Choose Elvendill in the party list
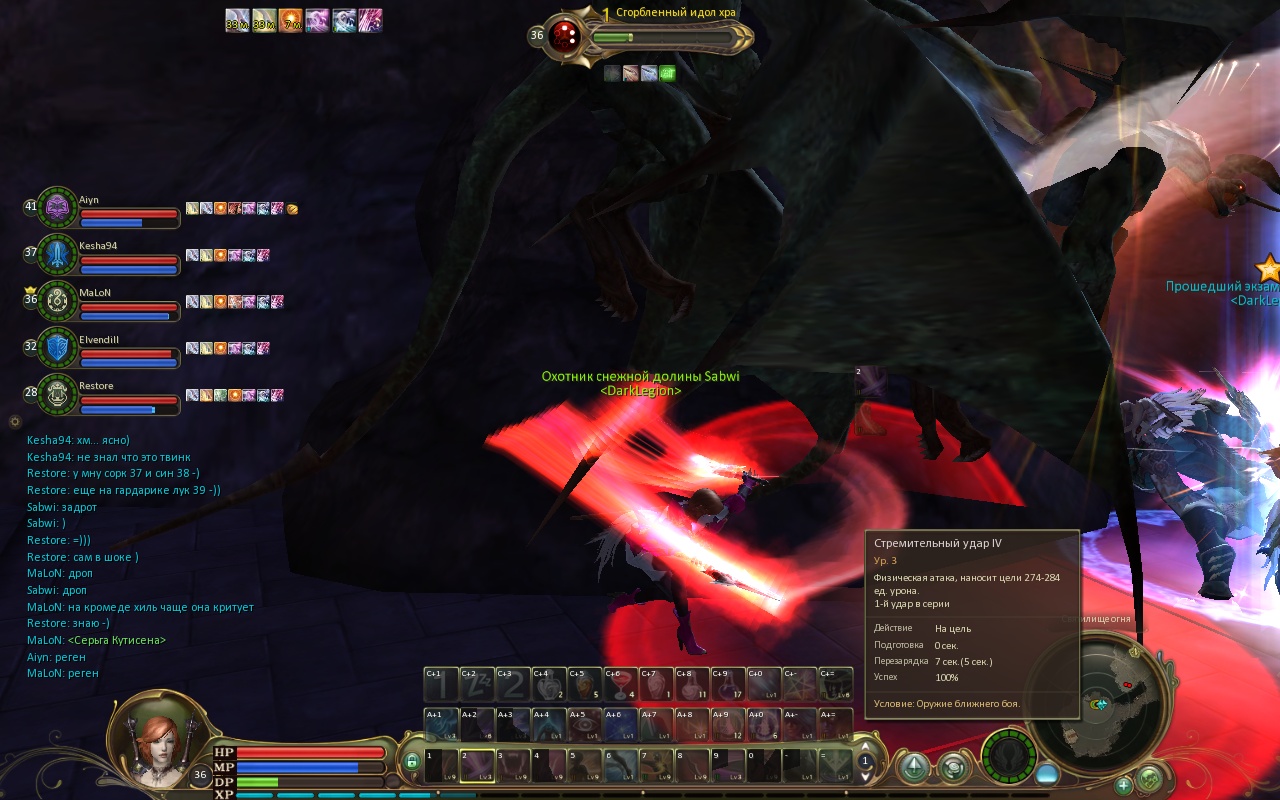This screenshot has height=800, width=1280. coord(58,347)
